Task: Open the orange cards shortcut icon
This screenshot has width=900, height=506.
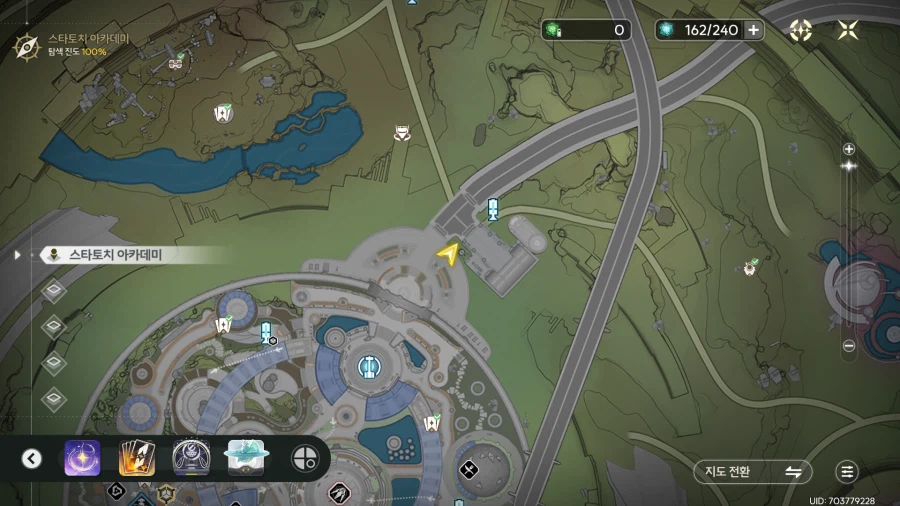Action: (136, 458)
